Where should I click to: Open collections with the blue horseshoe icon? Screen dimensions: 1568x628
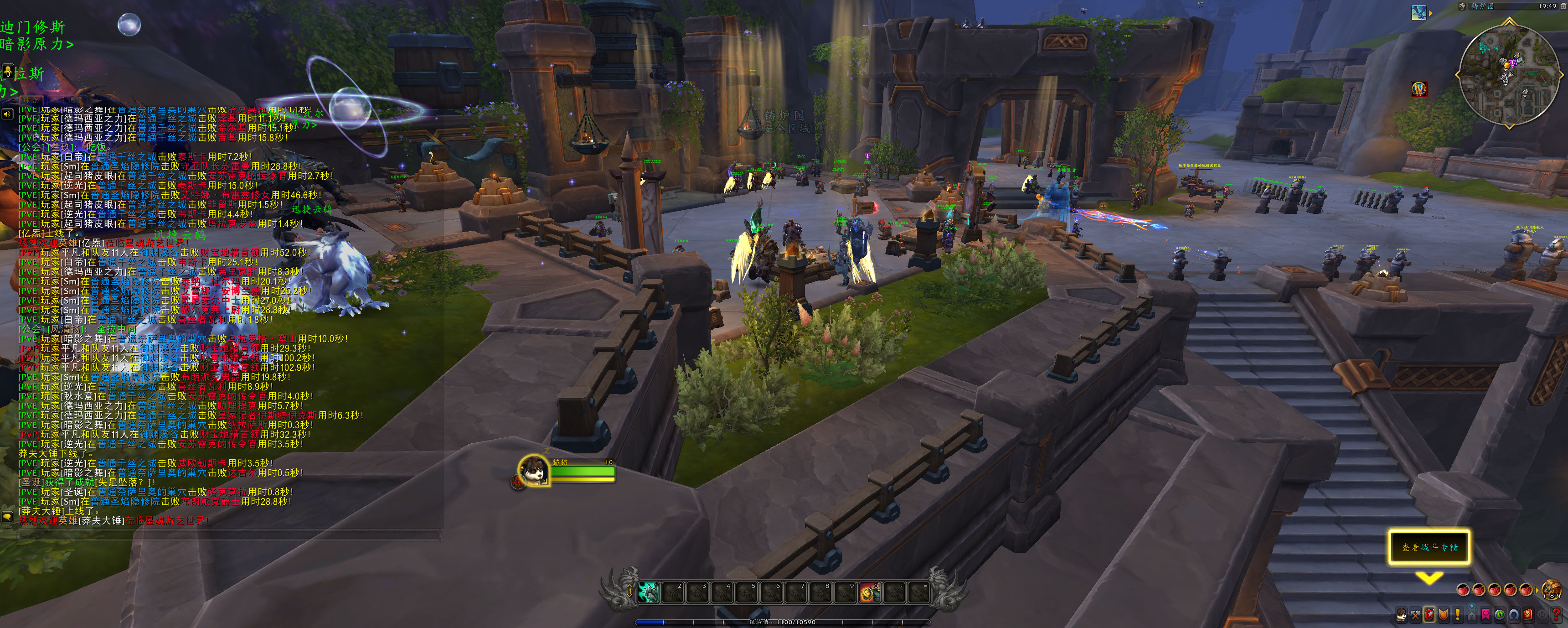point(1514,615)
